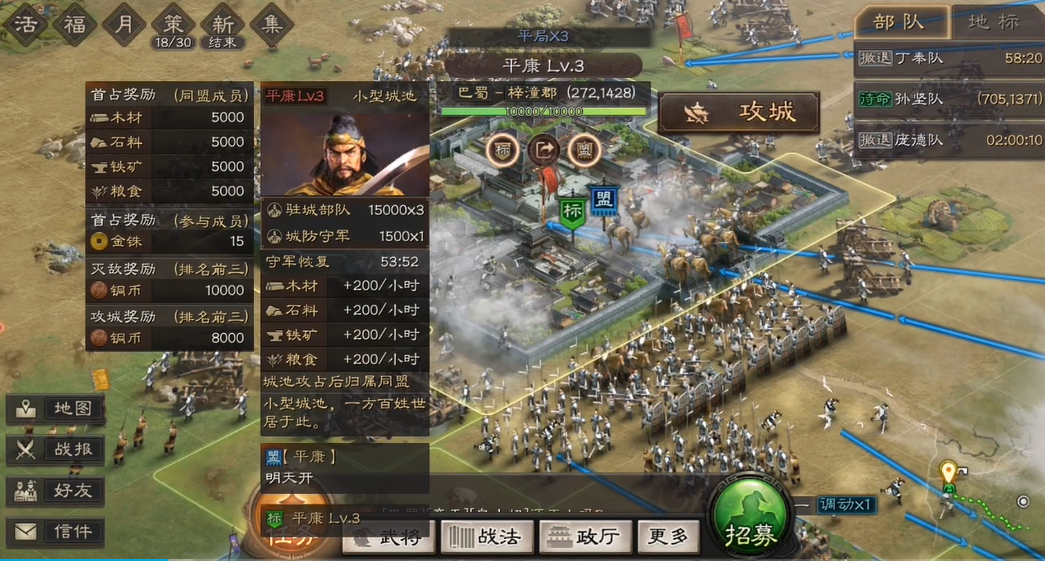This screenshot has height=562, width=1045.
Task: Switch to the 地标 landmarks tab
Action: [x=995, y=22]
